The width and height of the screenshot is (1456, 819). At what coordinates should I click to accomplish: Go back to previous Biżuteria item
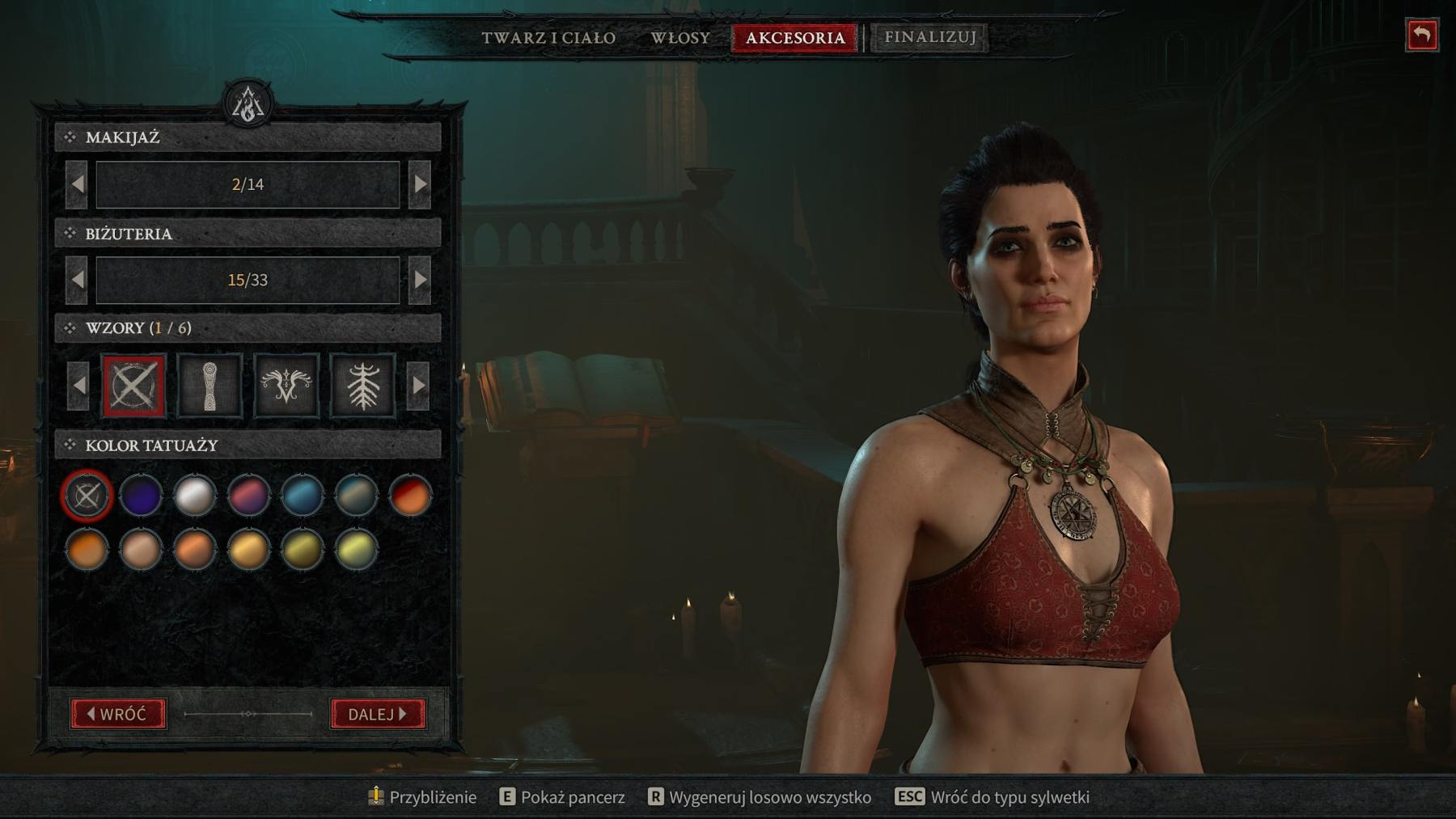coord(77,280)
